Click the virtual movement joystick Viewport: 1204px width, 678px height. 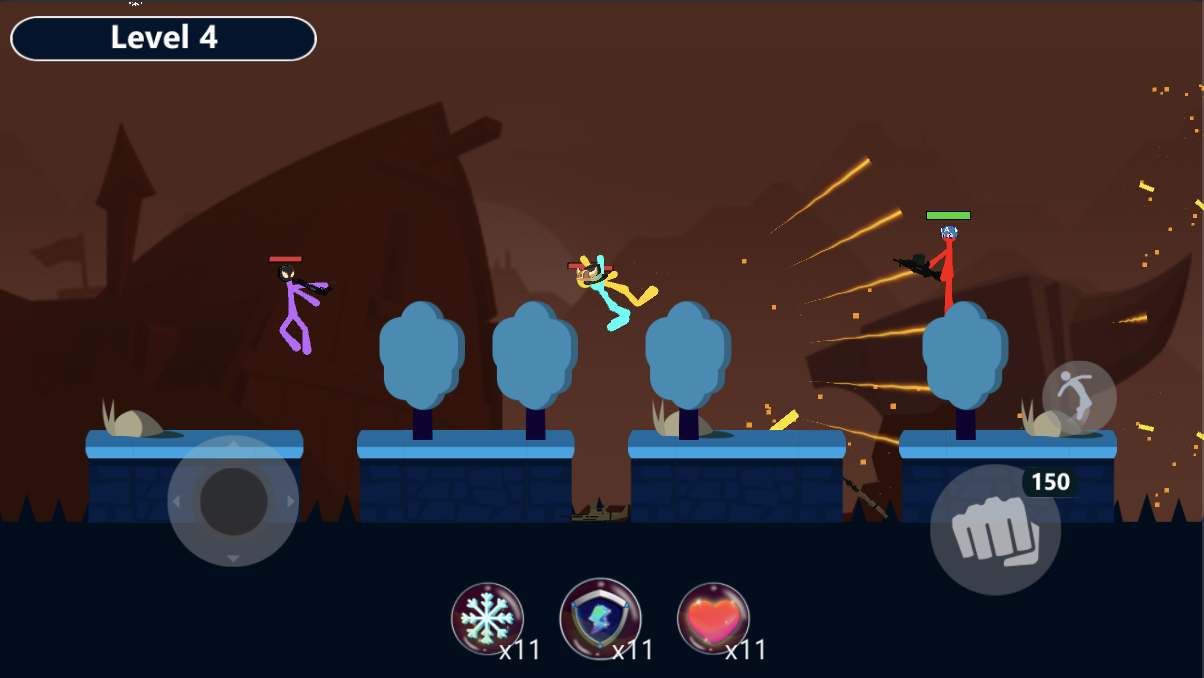tap(233, 501)
